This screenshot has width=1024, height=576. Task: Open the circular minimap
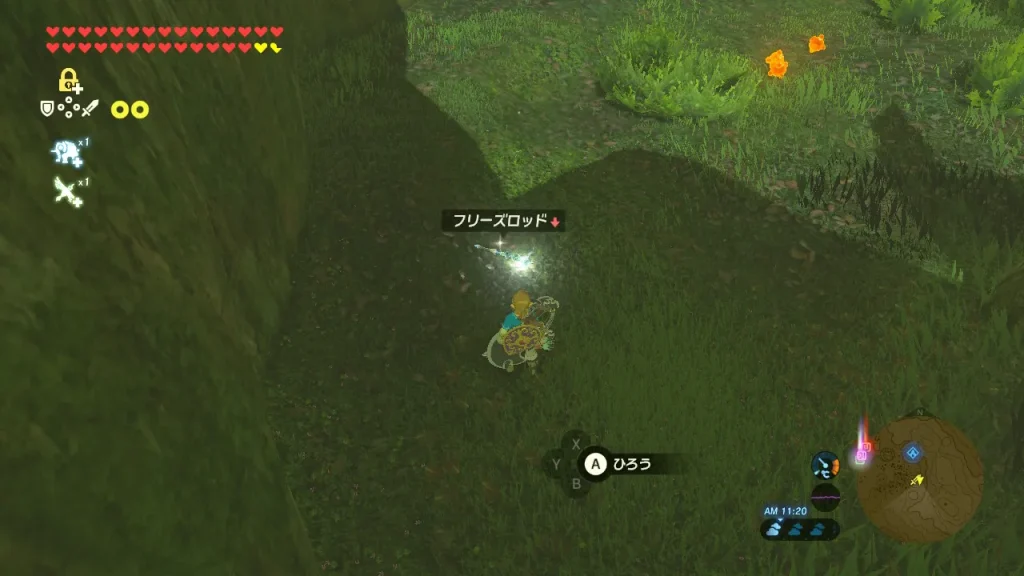[919, 480]
